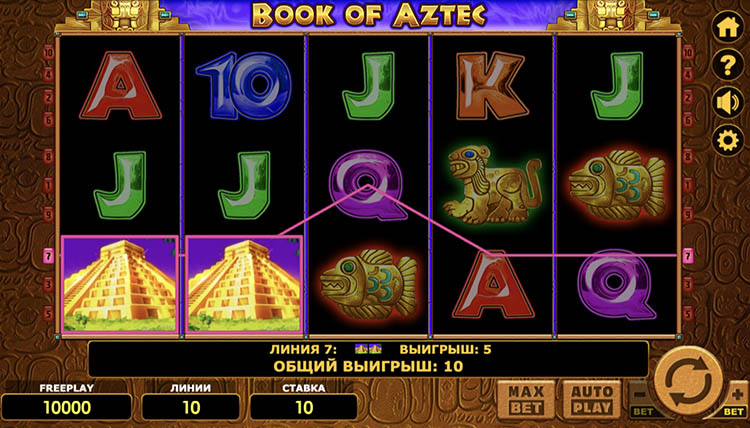Click the MAX BET button
750x428 pixels.
[526, 397]
